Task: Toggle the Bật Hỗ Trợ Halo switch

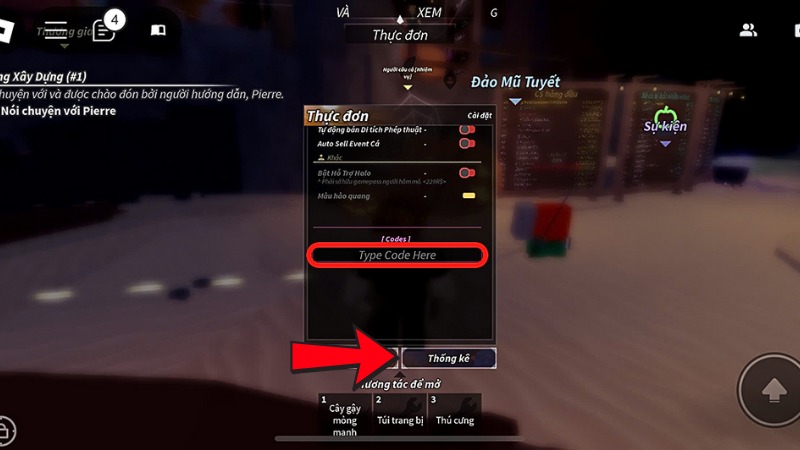Action: point(466,173)
